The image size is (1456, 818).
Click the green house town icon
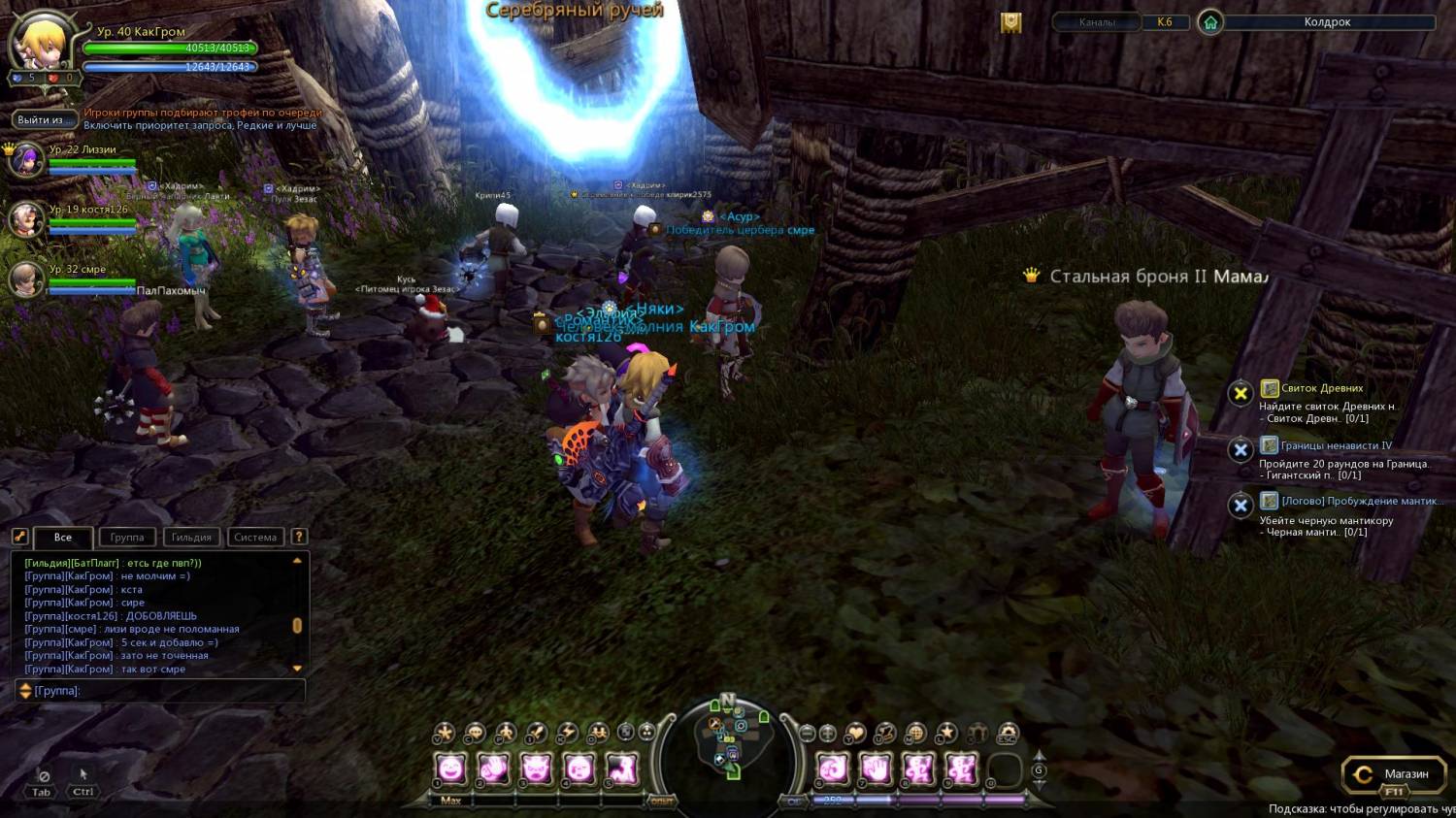coord(1210,22)
